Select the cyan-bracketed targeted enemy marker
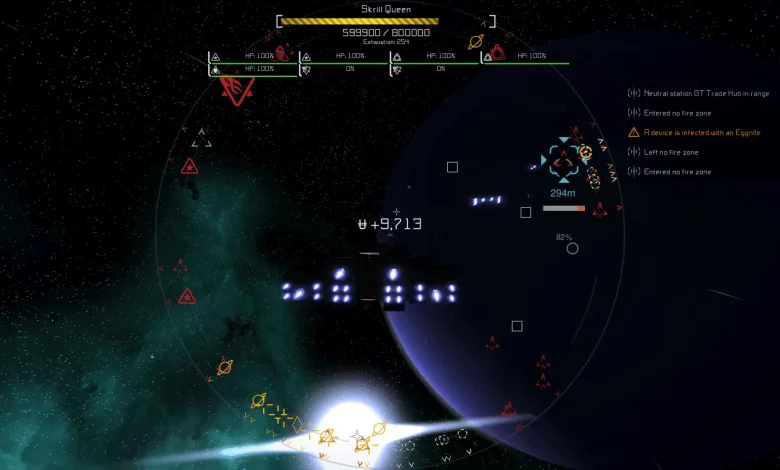The height and width of the screenshot is (470, 780). pyautogui.click(x=562, y=160)
